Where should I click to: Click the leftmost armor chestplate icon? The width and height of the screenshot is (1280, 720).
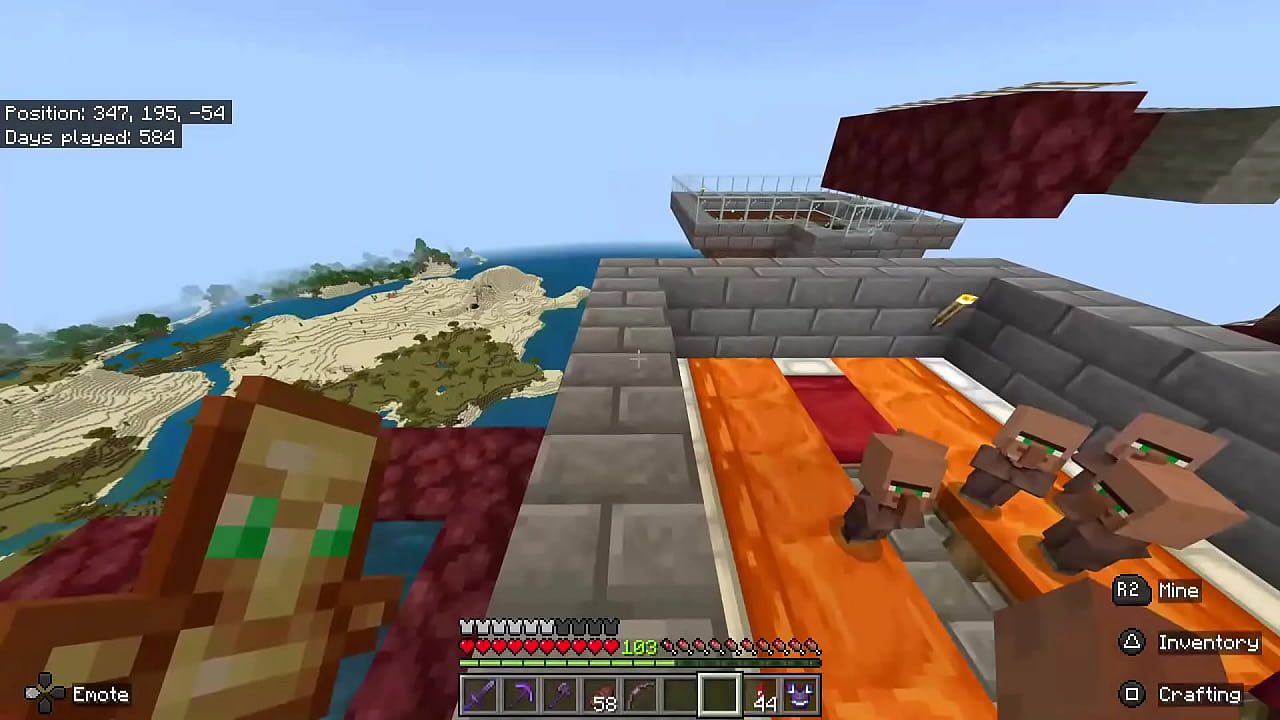466,625
